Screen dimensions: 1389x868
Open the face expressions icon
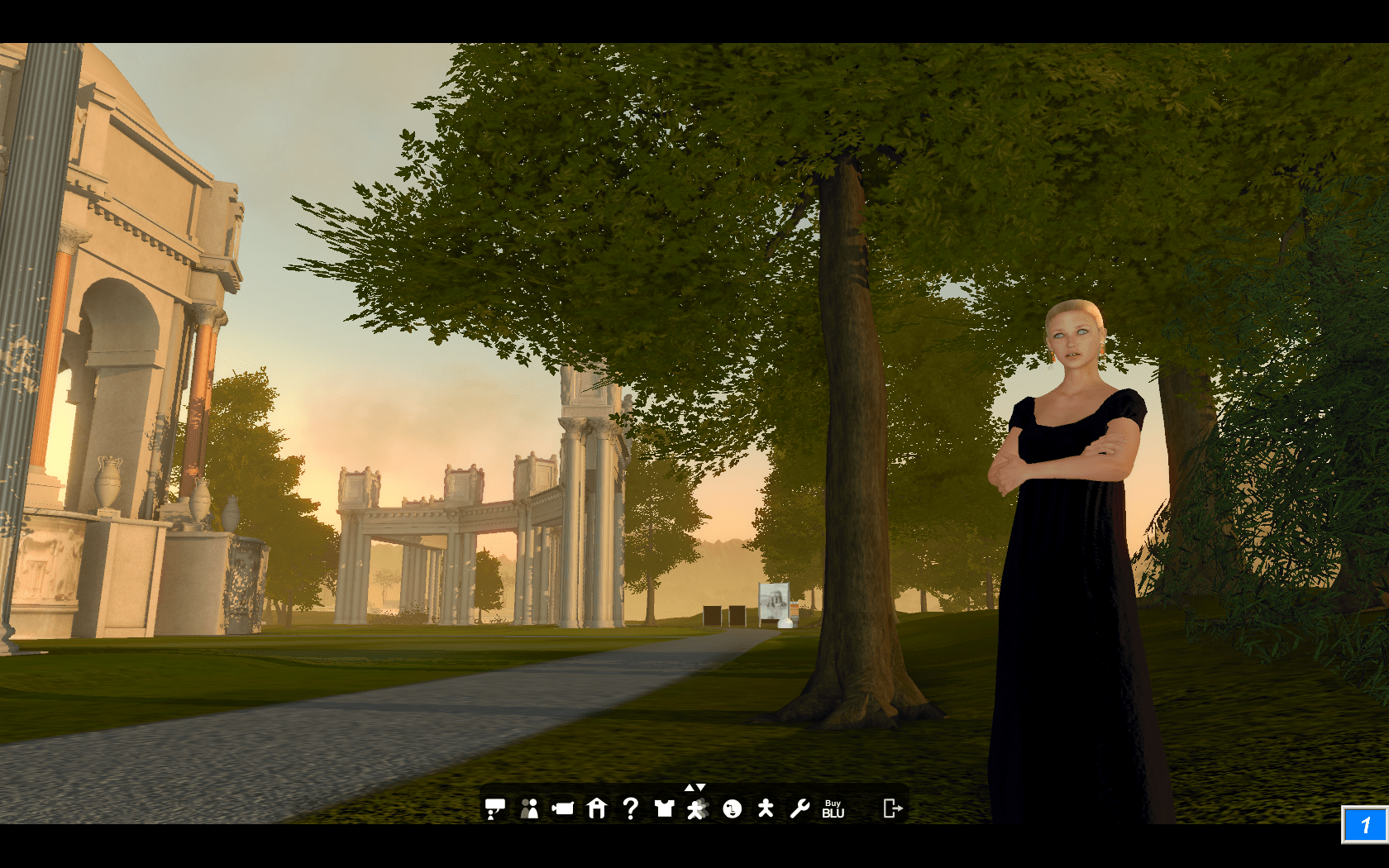coord(732,808)
